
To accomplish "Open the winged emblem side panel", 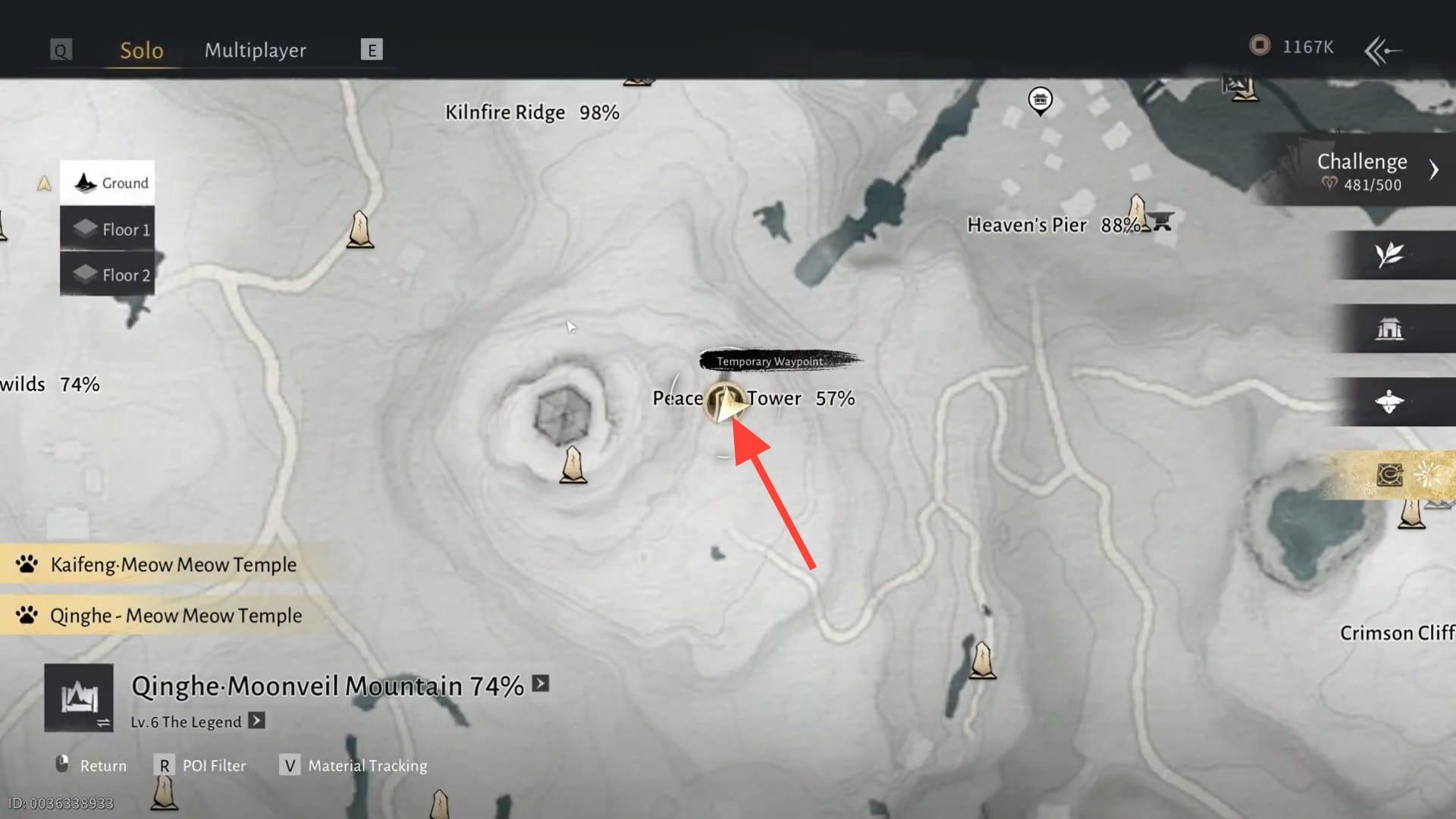I will click(x=1389, y=402).
